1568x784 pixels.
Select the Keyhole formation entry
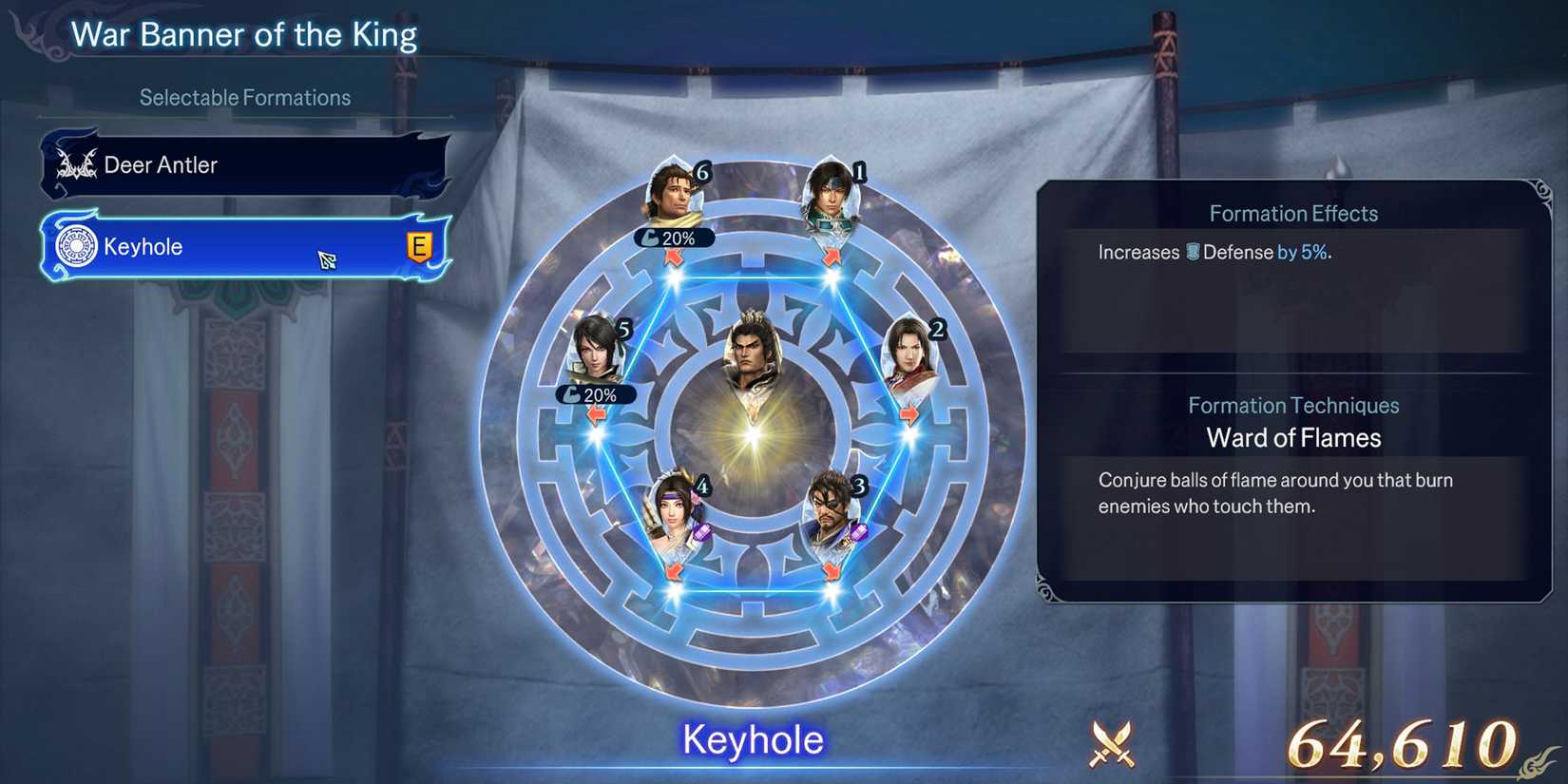pyautogui.click(x=242, y=246)
